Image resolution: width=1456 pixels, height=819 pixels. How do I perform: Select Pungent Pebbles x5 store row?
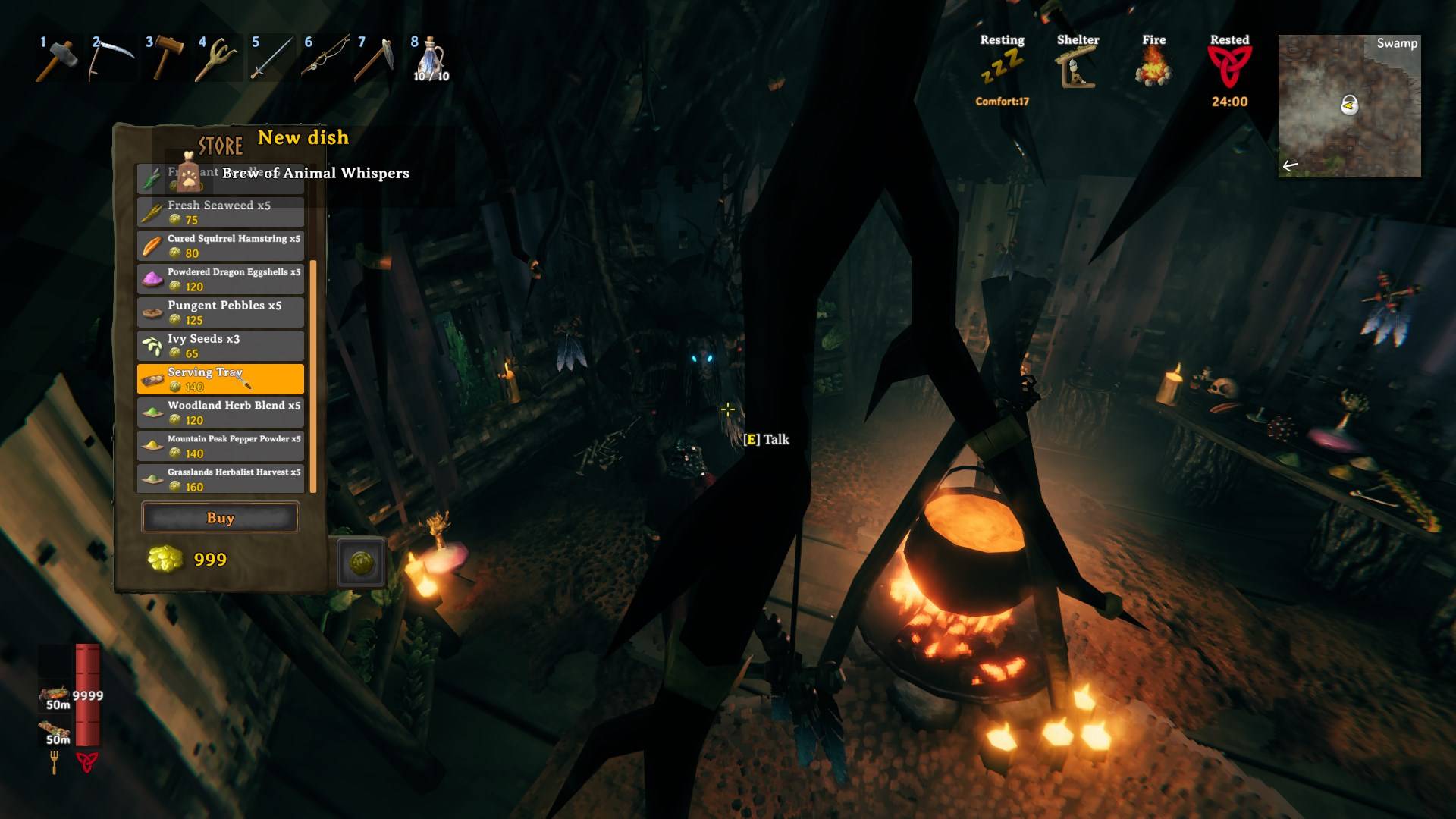click(x=220, y=312)
